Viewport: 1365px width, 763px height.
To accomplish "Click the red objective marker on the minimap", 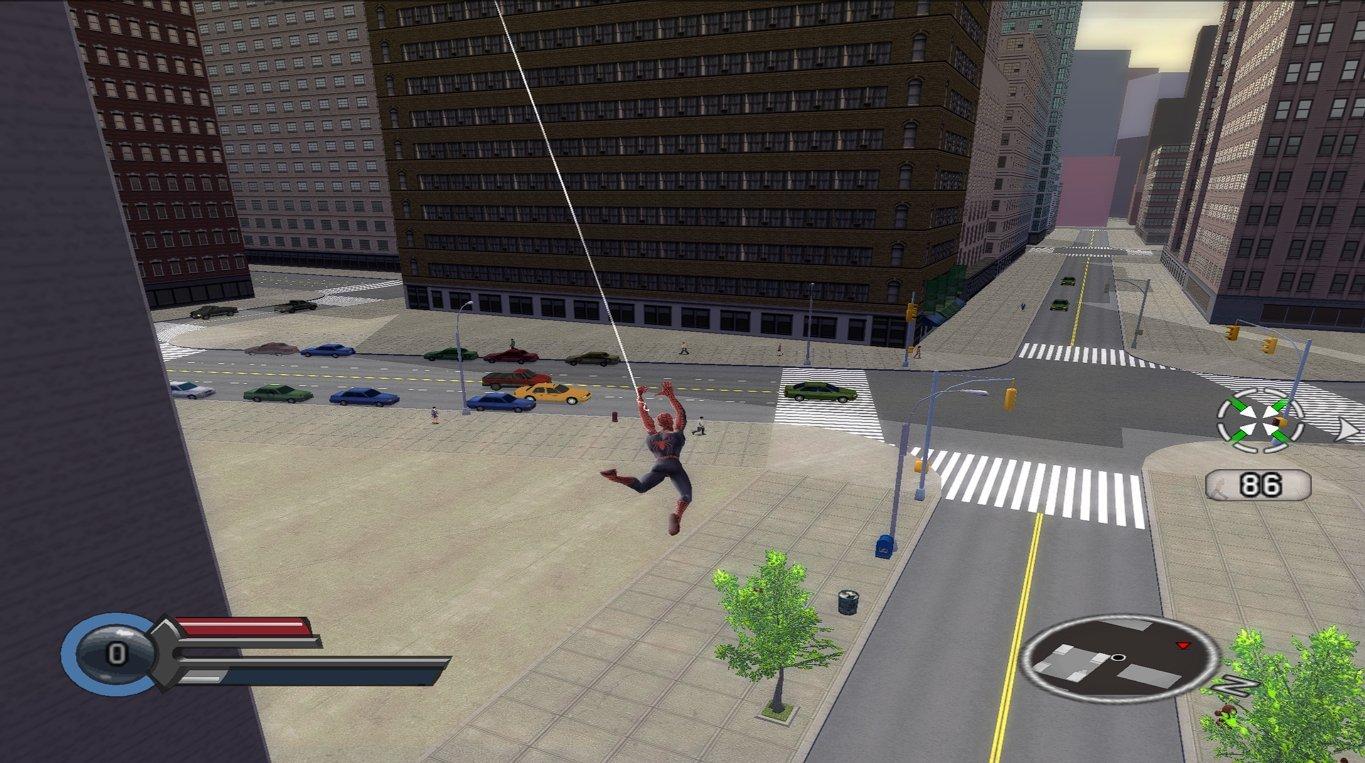I will (1181, 646).
